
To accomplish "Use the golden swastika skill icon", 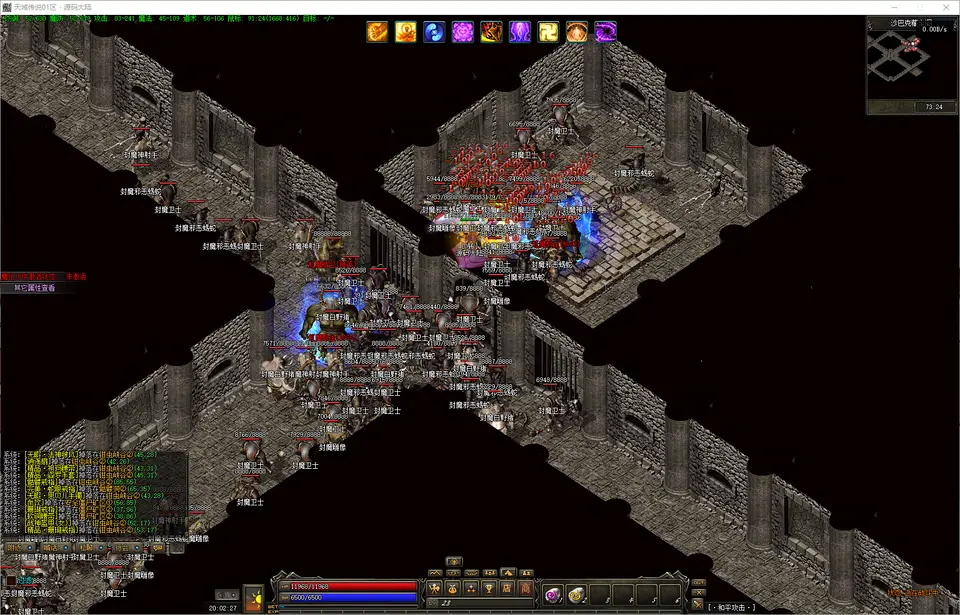I will coord(549,32).
